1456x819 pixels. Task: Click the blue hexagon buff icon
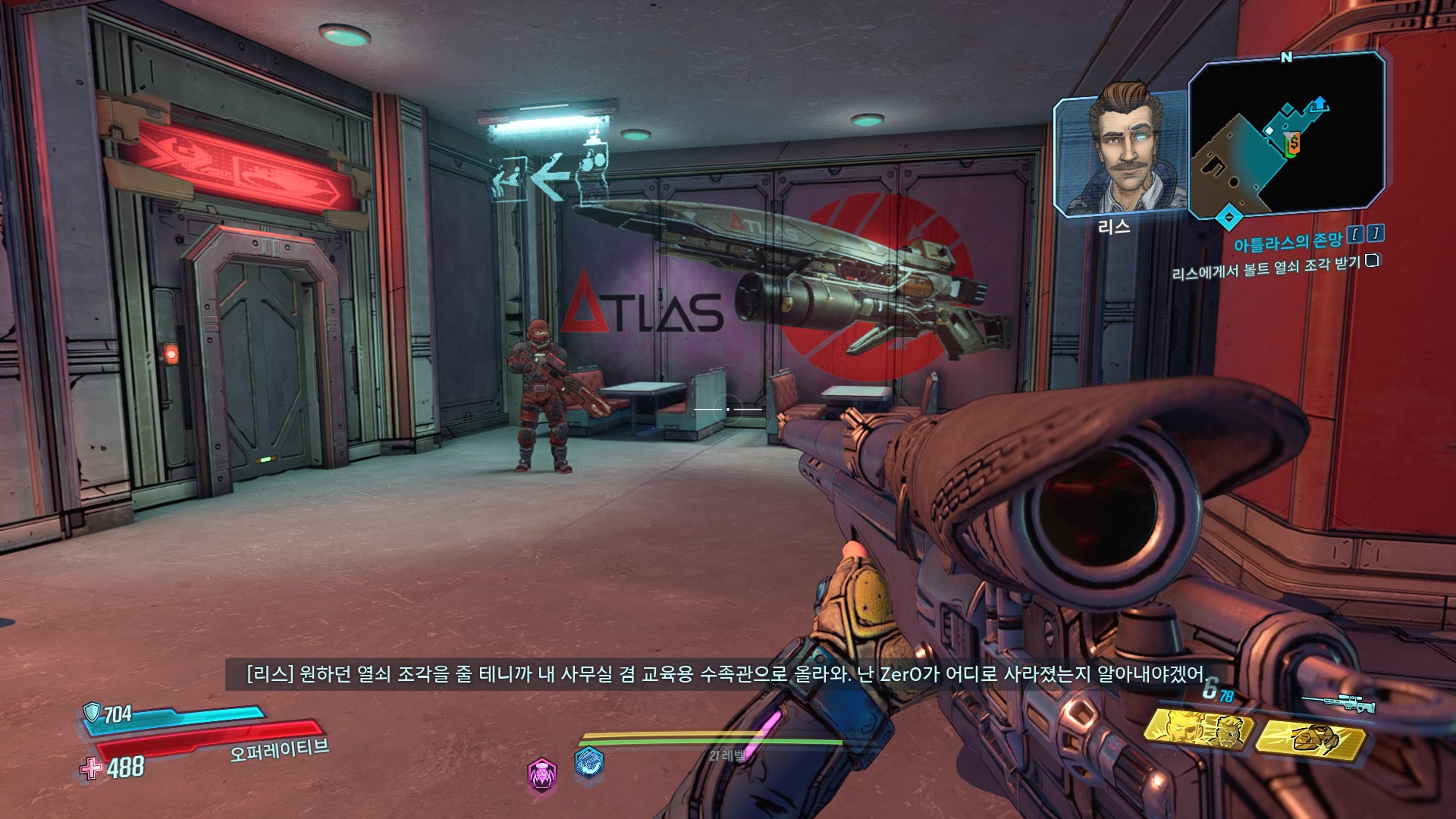(589, 763)
